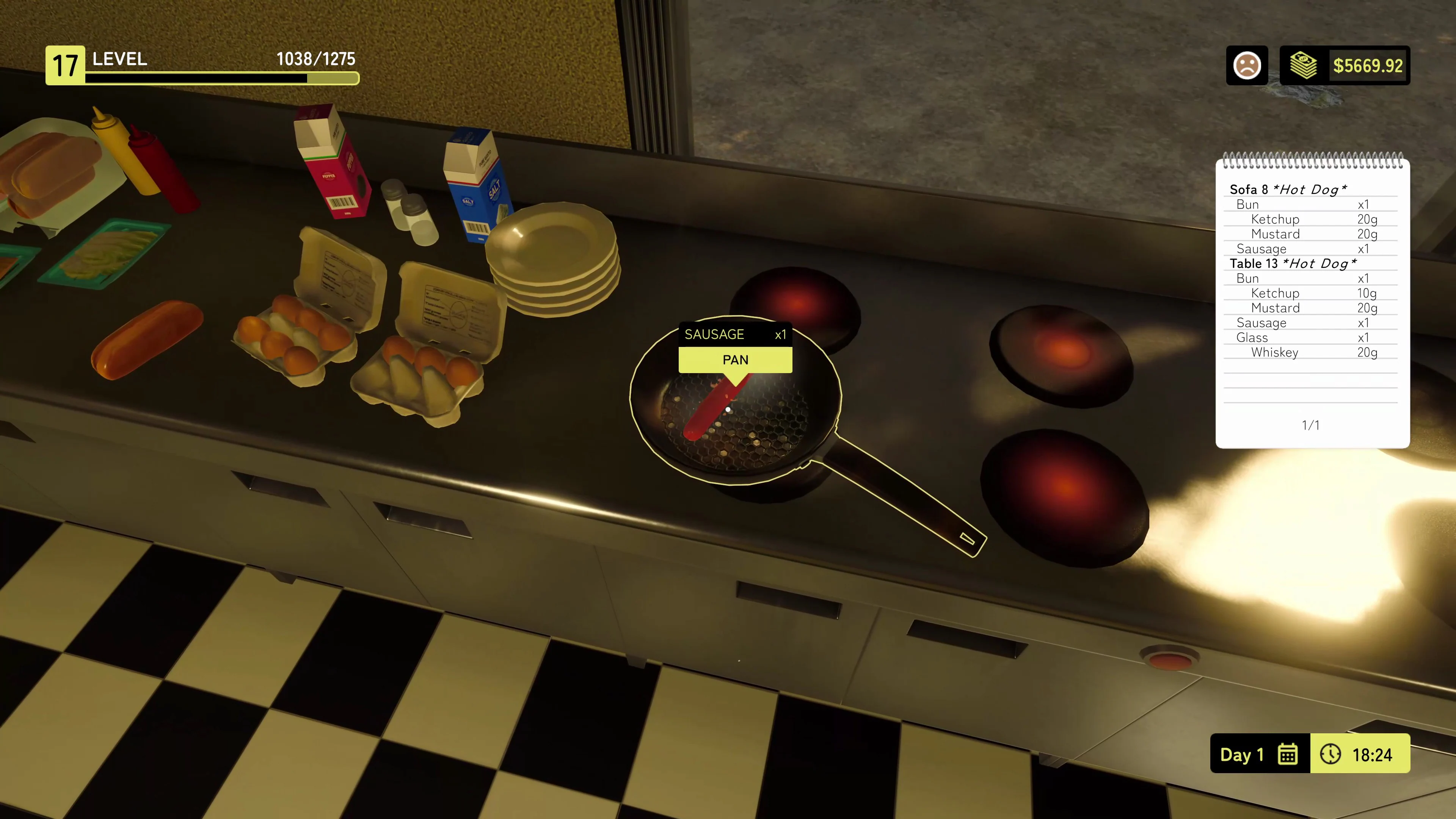Click the spiral notepad order list

(1311, 300)
